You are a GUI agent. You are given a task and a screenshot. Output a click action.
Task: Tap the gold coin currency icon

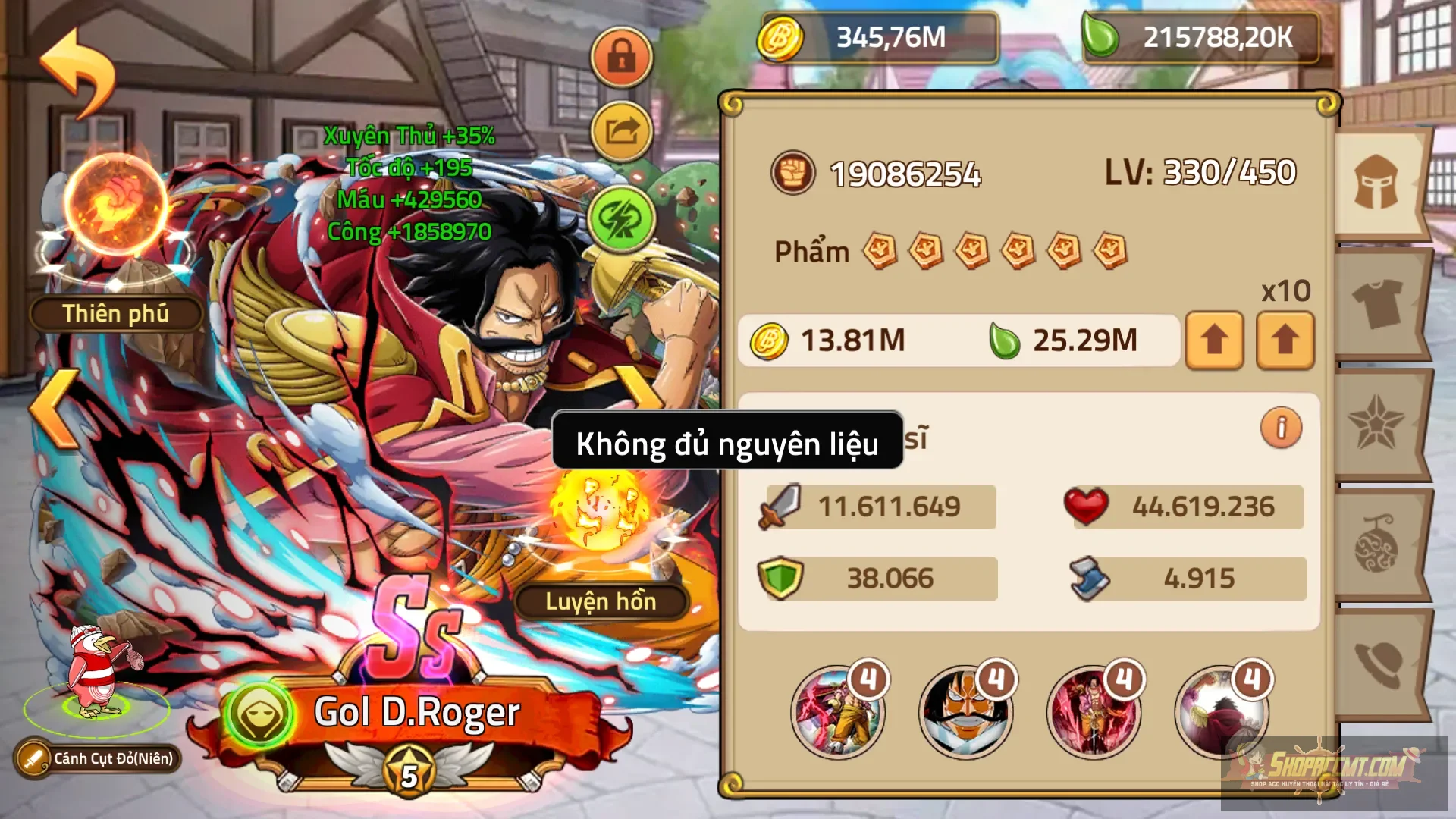pos(782,36)
